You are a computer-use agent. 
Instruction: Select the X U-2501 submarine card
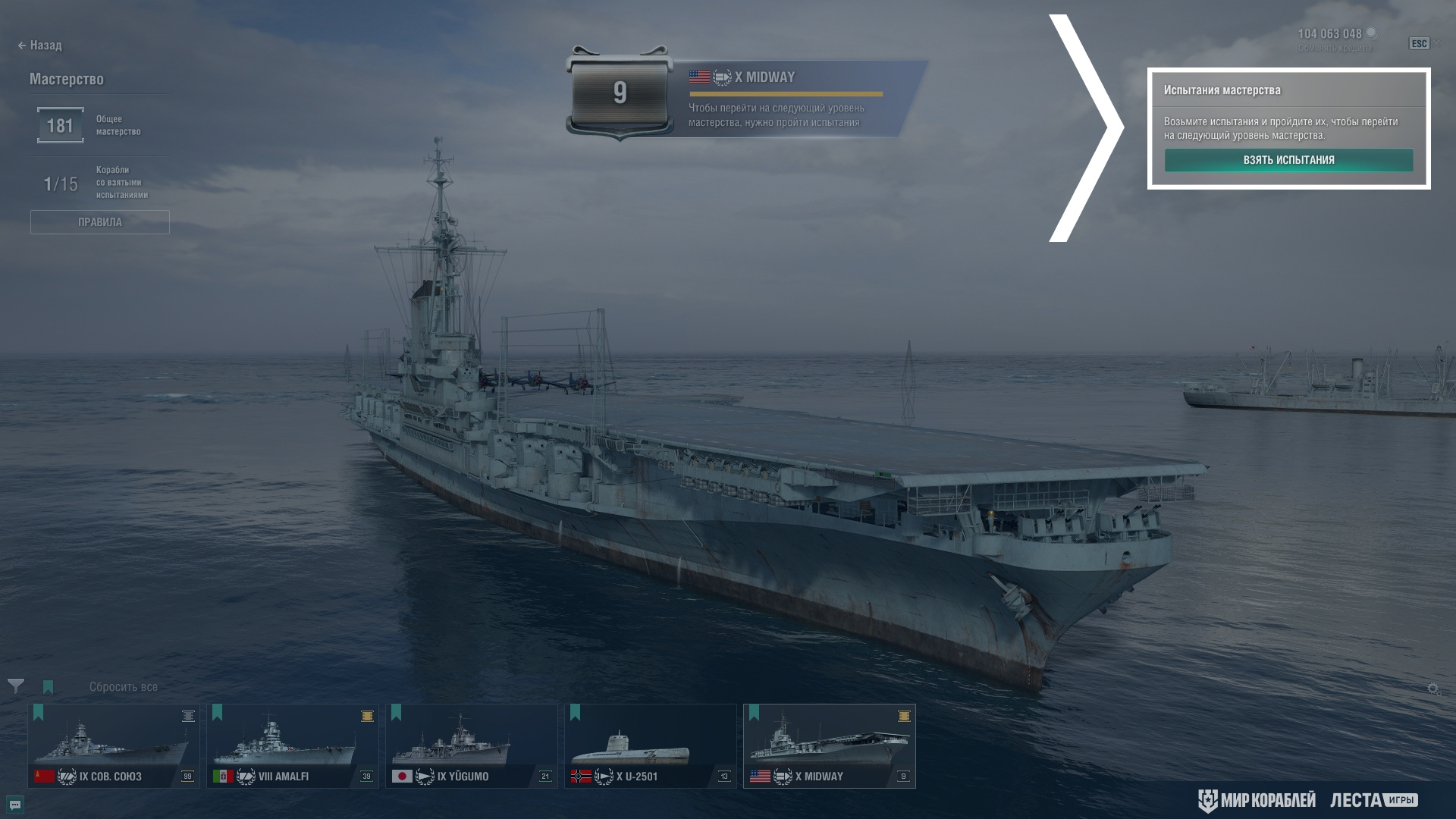pos(651,746)
